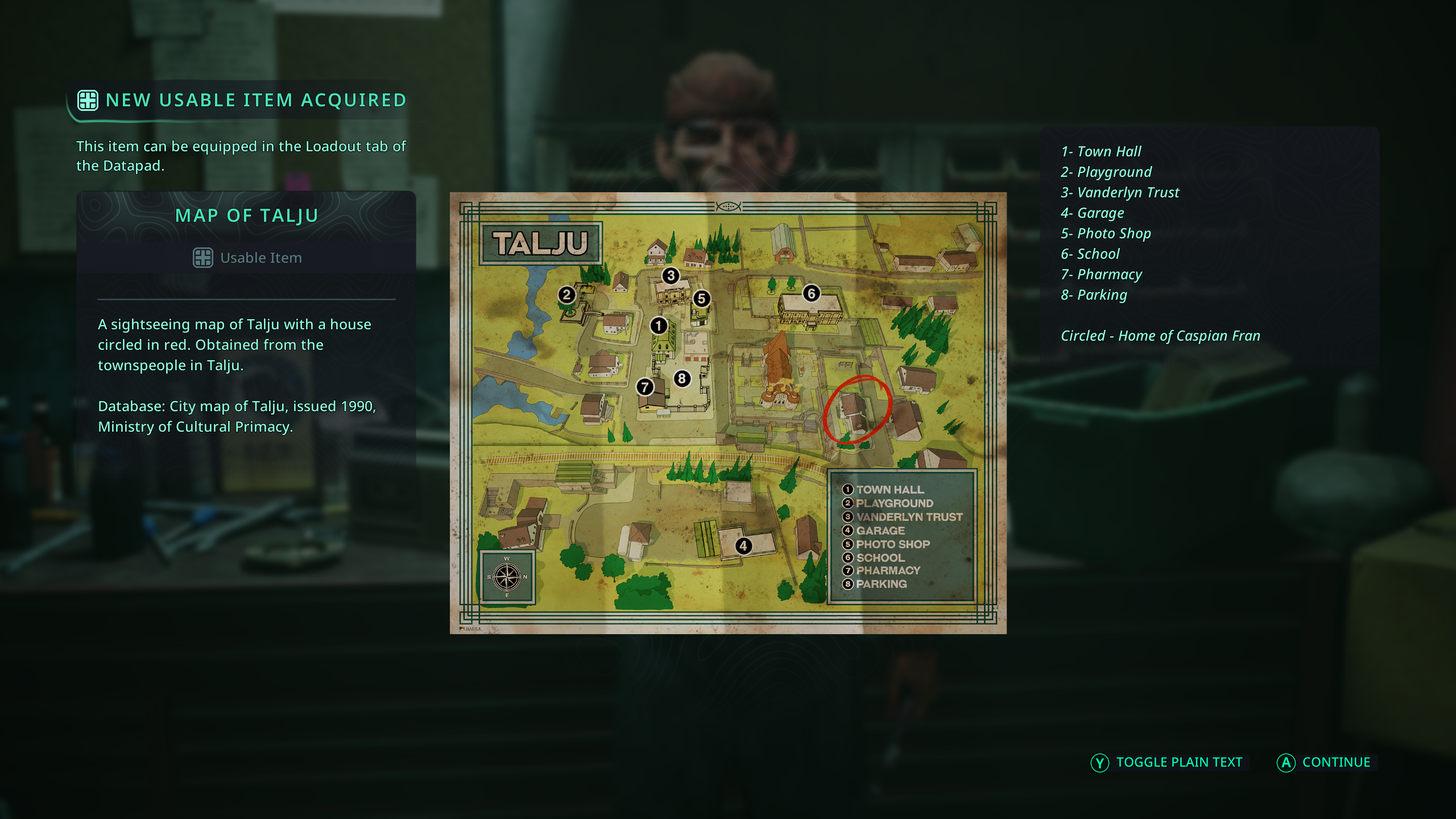The height and width of the screenshot is (819, 1456).
Task: Toggle Plain Text for the map
Action: (x=1167, y=762)
